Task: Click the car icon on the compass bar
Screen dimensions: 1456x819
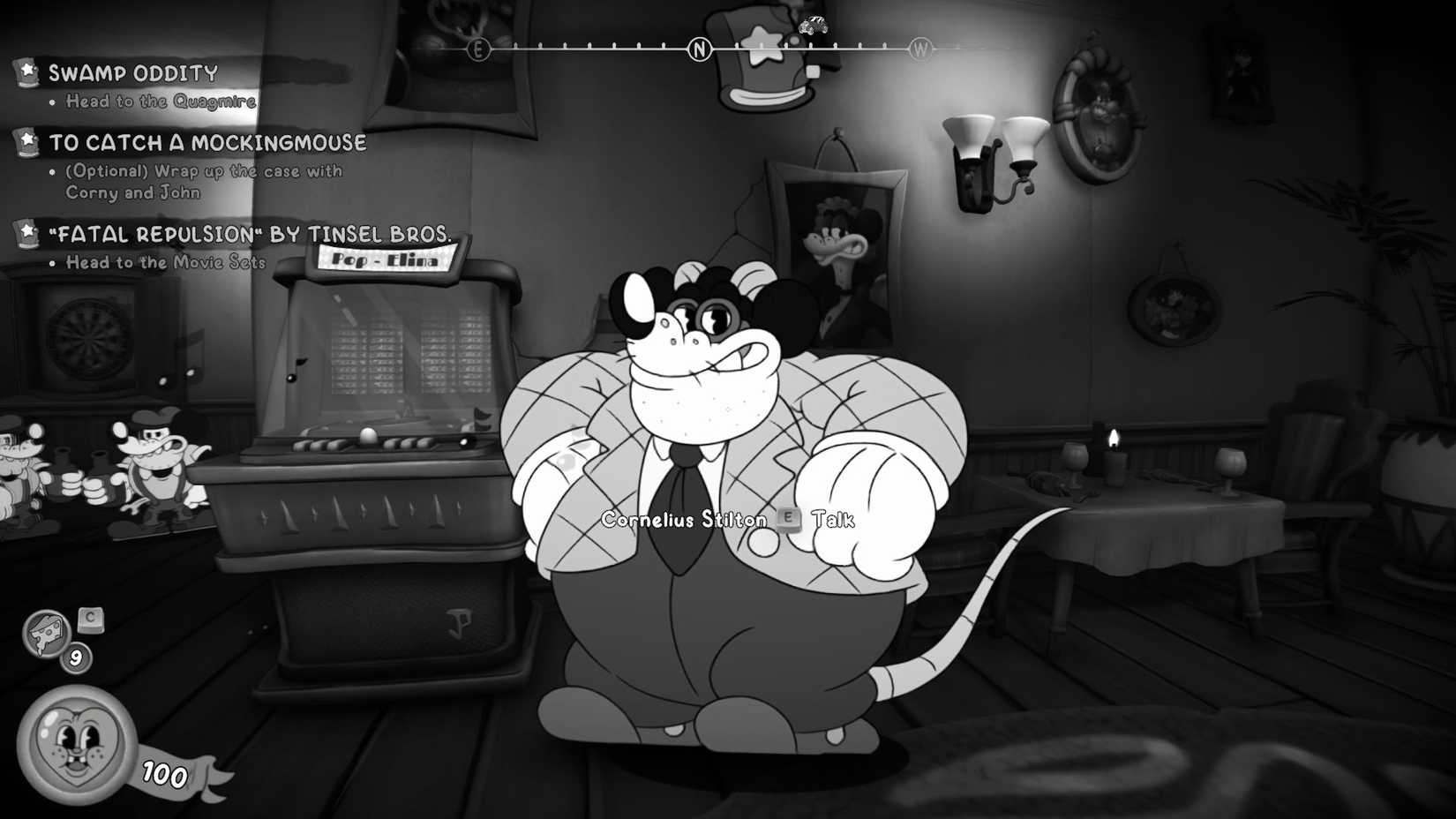Action: click(x=813, y=26)
